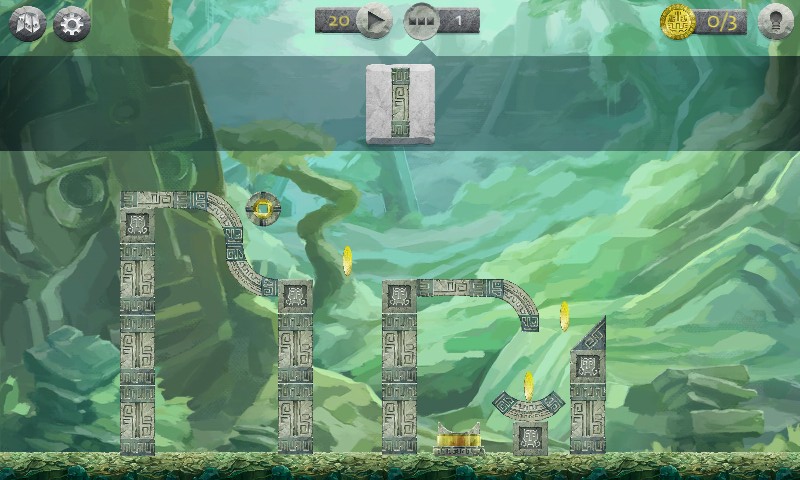Viewport: 800px width, 480px height.
Task: Show a hint with the lightbulb
Action: pos(775,22)
